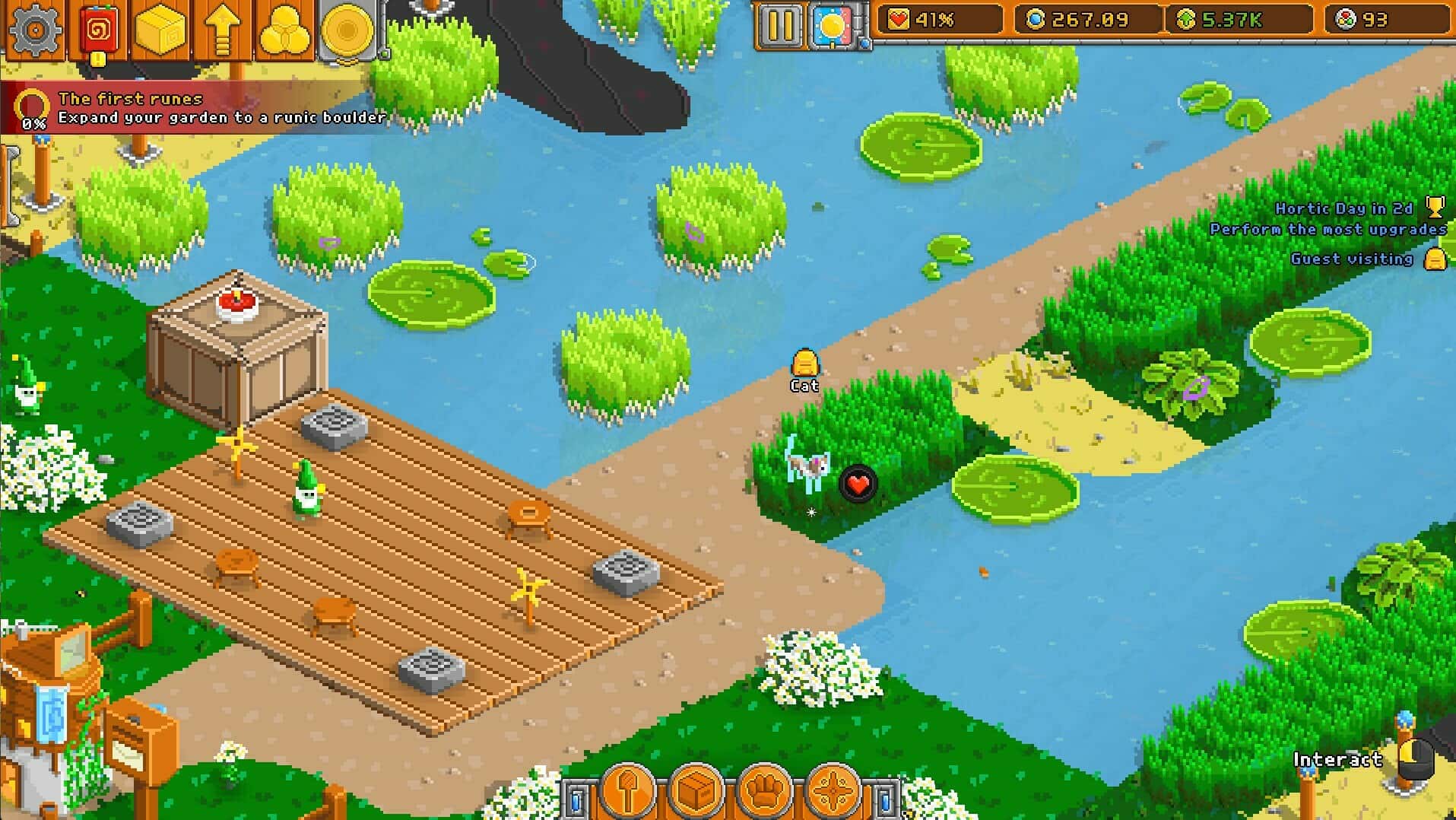Open 'The first runes' quest banner
The height and width of the screenshot is (820, 1456).
pos(198,106)
